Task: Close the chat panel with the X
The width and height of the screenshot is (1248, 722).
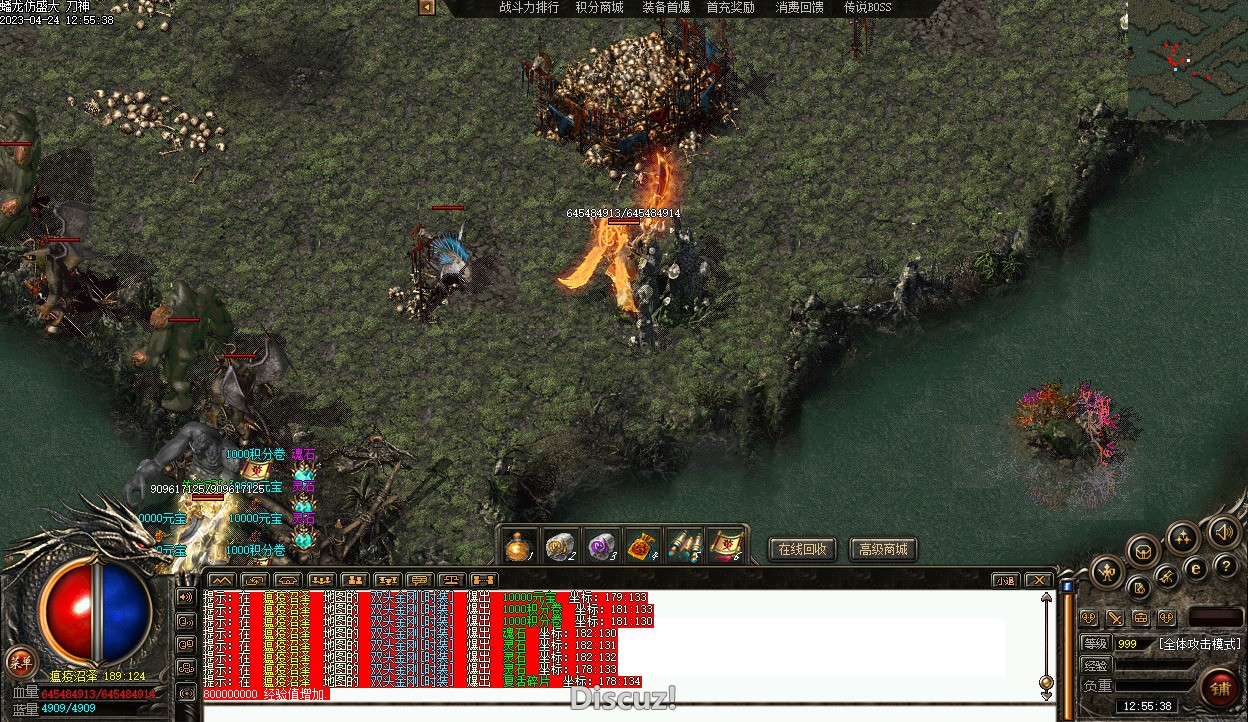Action: pyautogui.click(x=1039, y=580)
